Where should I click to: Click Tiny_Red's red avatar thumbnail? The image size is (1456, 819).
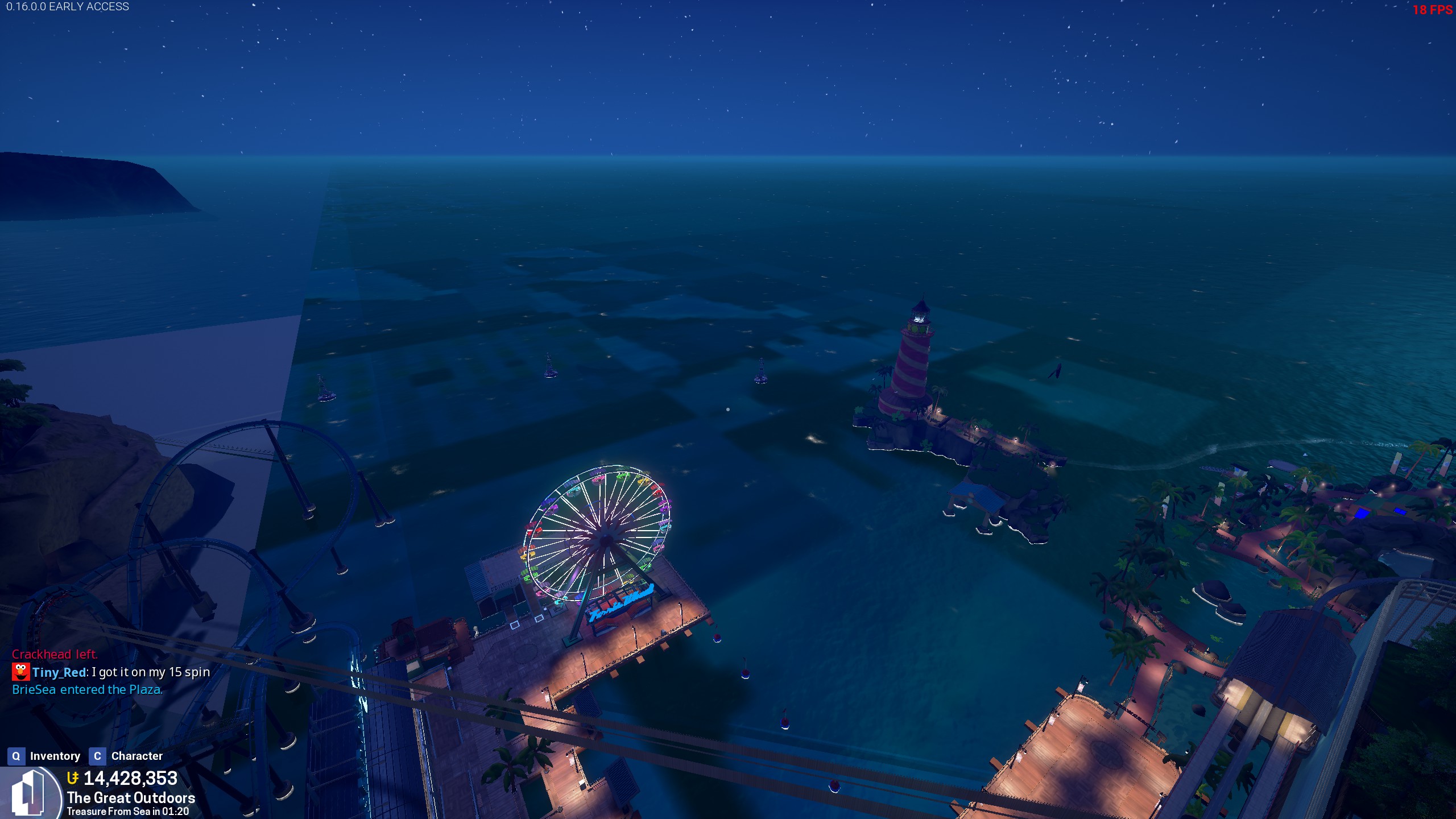21,672
